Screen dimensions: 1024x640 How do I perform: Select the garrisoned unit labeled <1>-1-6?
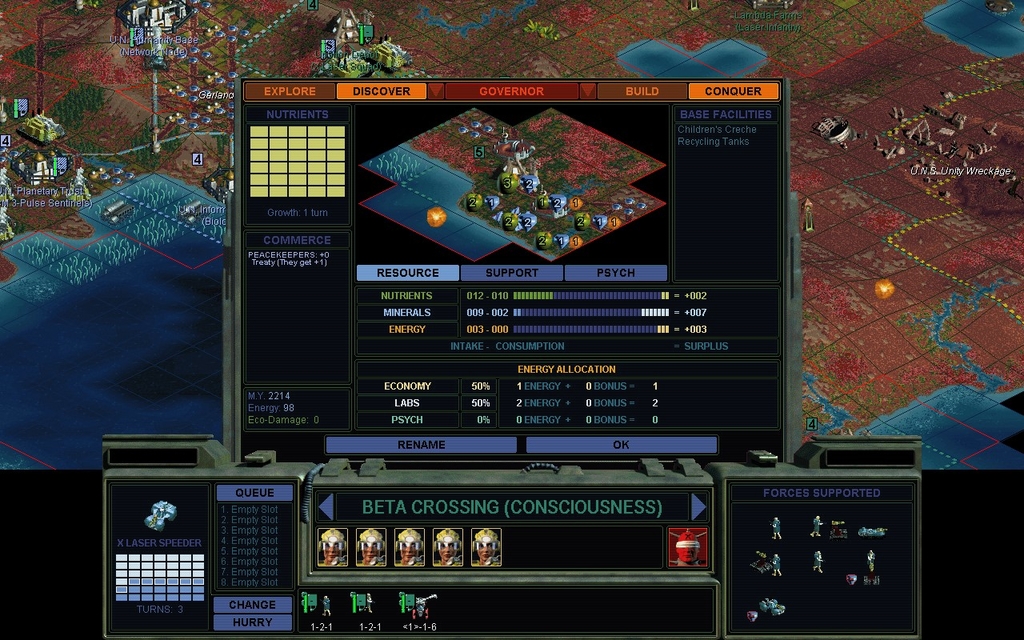[415, 607]
